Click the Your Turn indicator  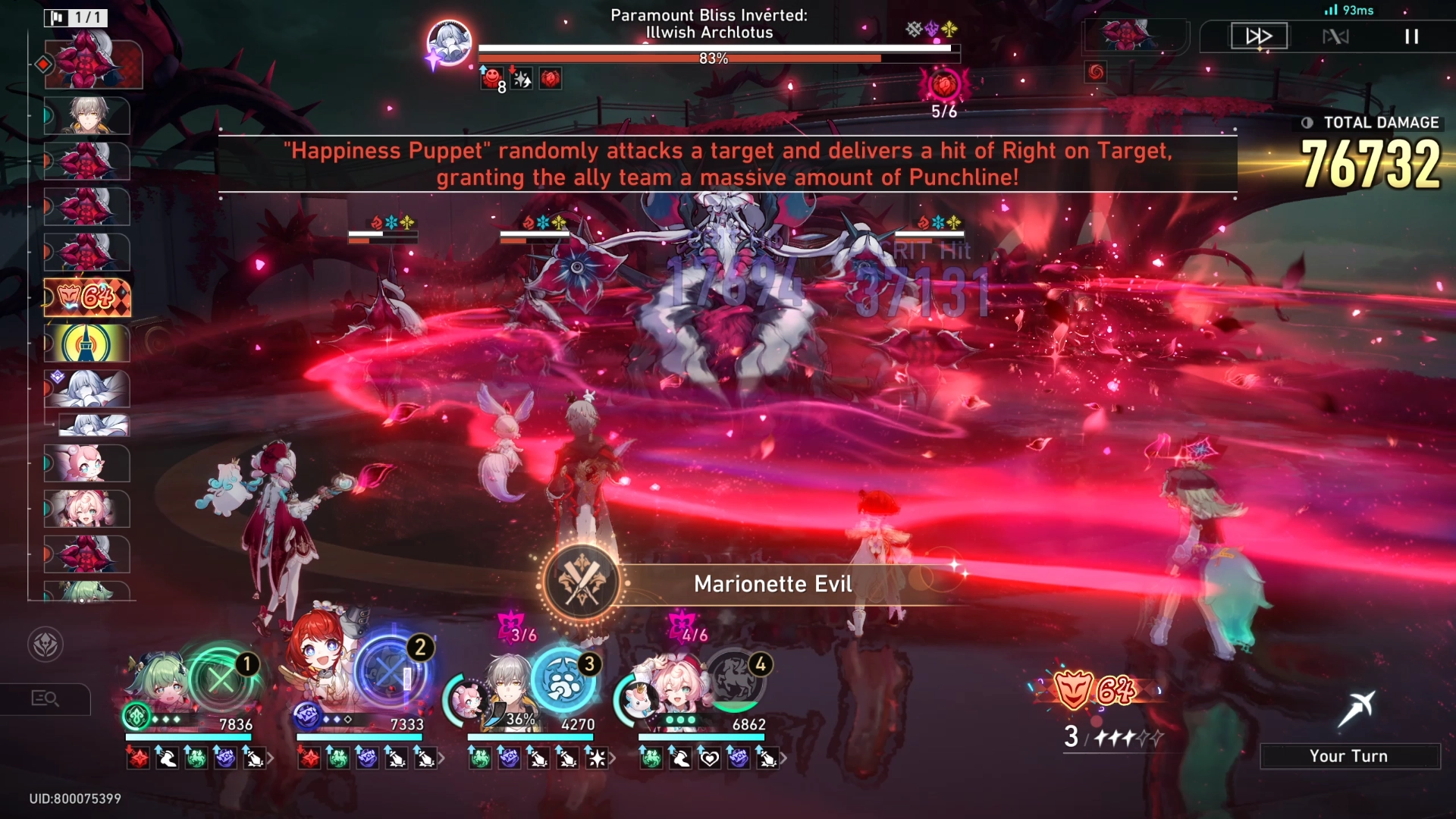coord(1350,755)
